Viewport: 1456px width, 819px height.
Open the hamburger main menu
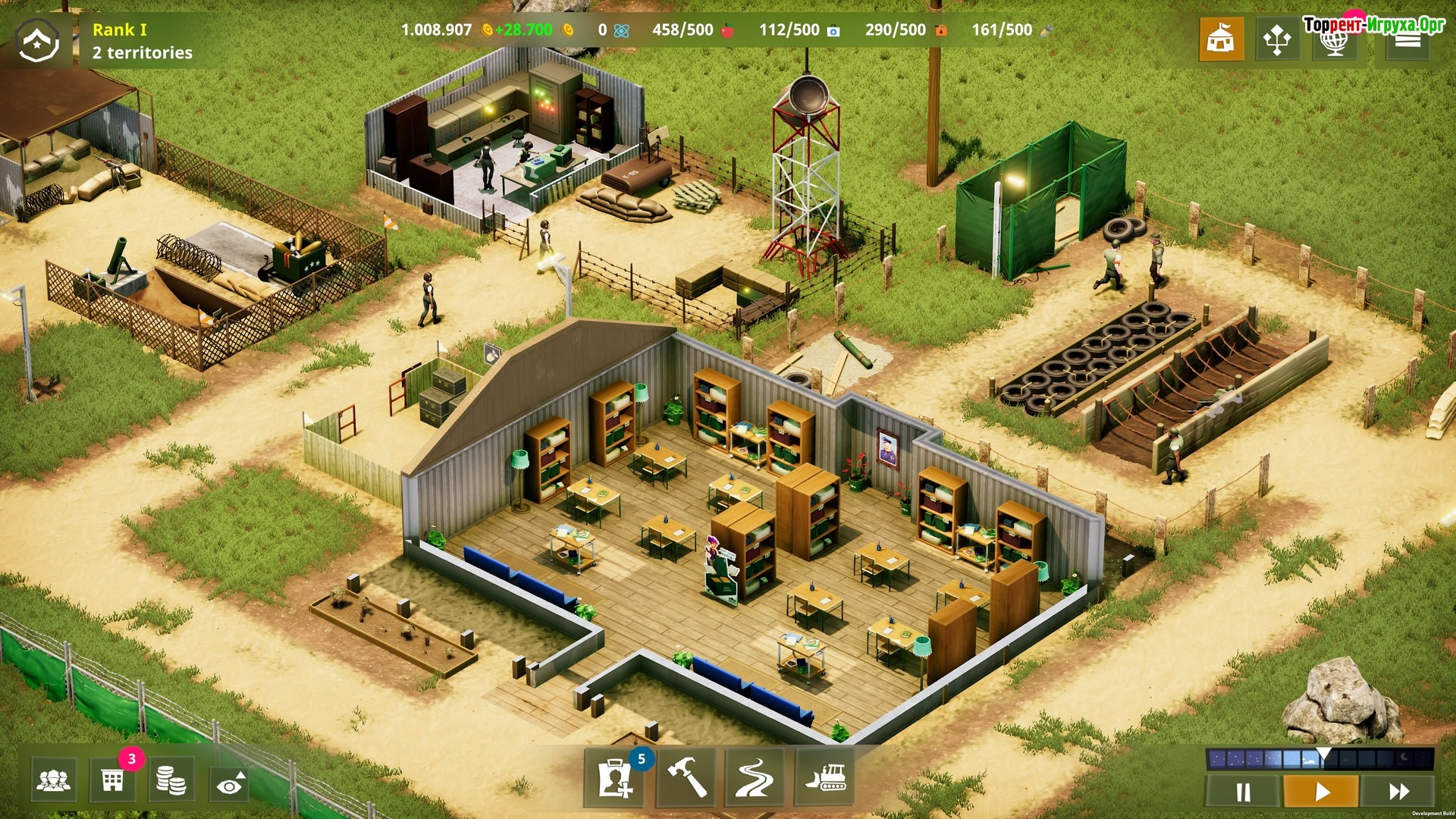1407,40
